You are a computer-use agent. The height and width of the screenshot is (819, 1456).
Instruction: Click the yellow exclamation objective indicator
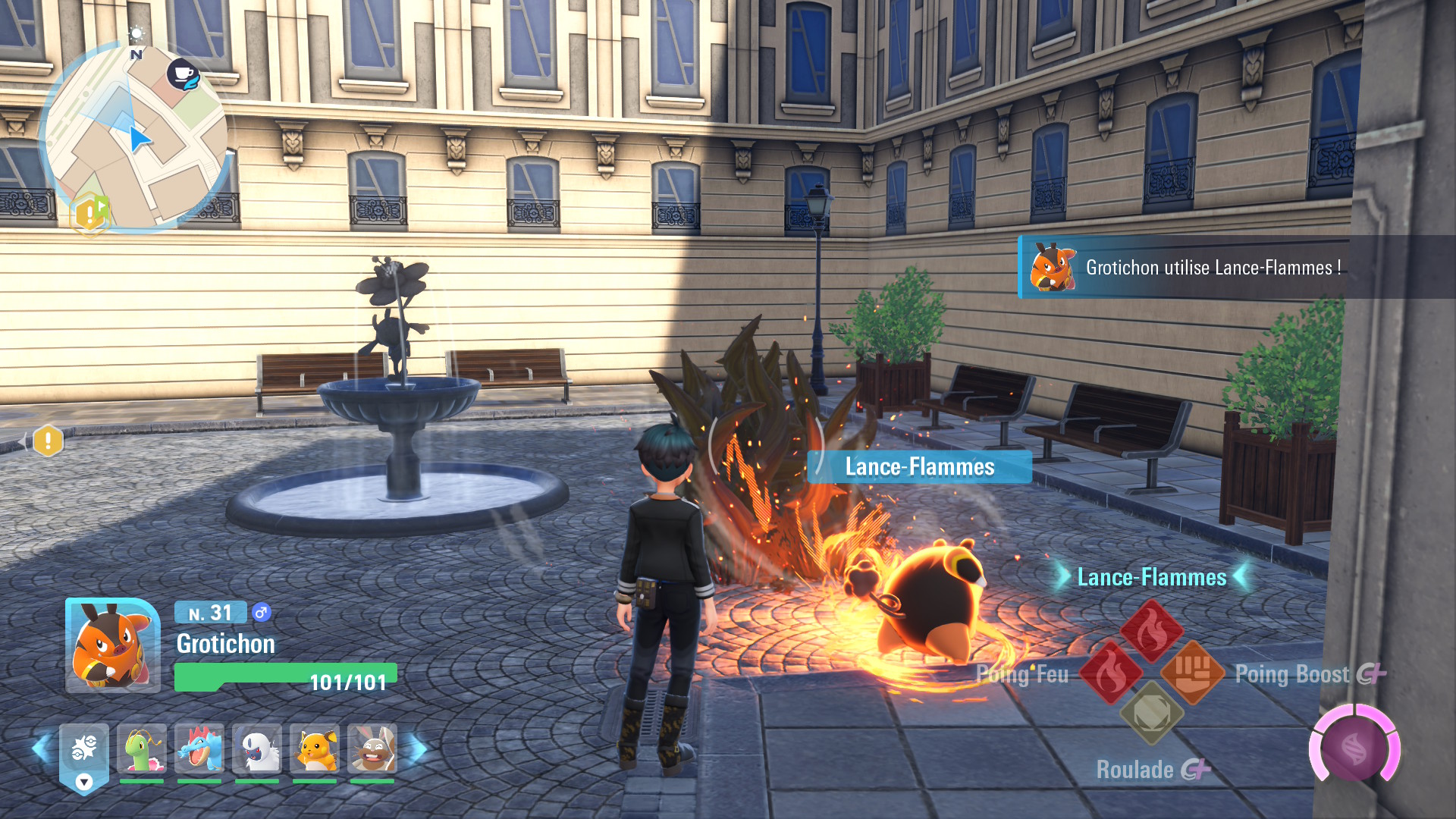point(48,440)
